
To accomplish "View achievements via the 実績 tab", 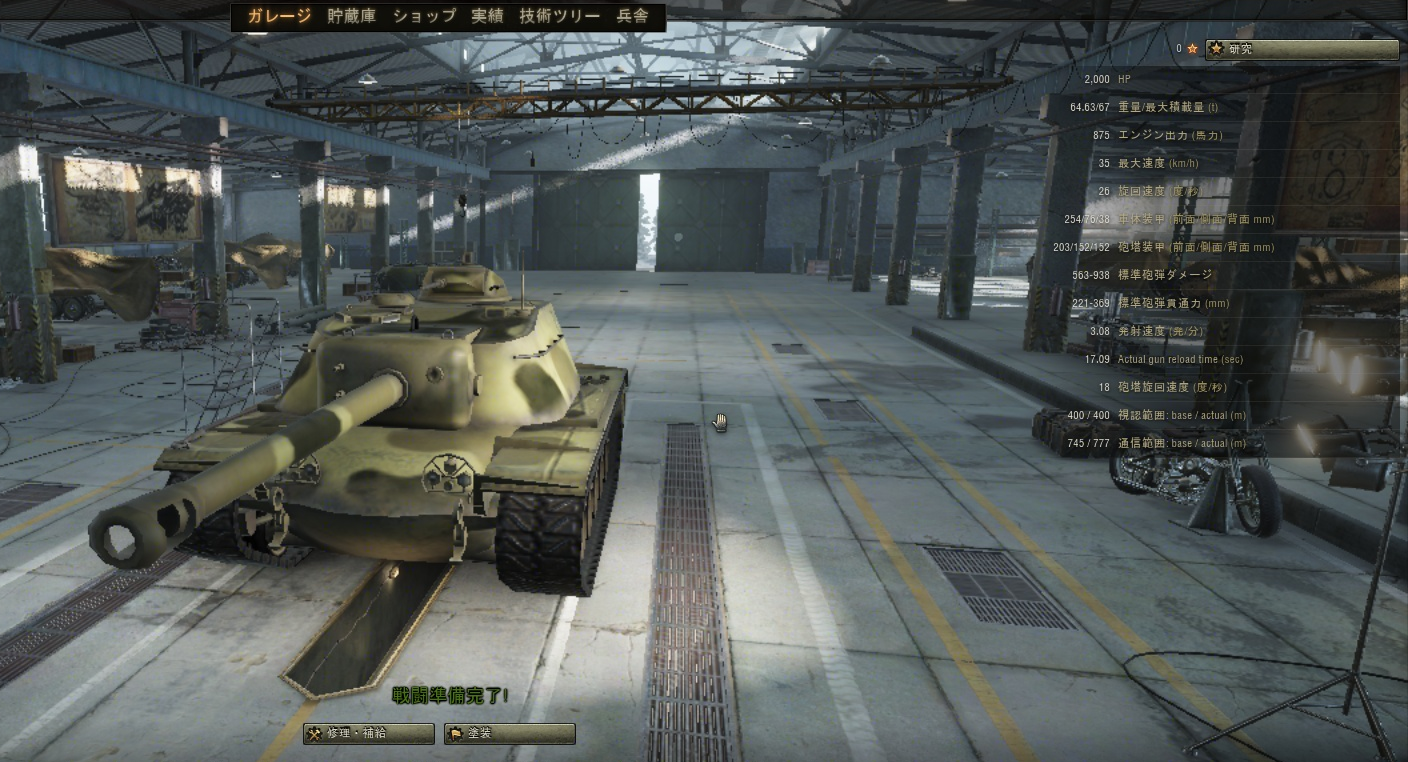I will point(489,16).
